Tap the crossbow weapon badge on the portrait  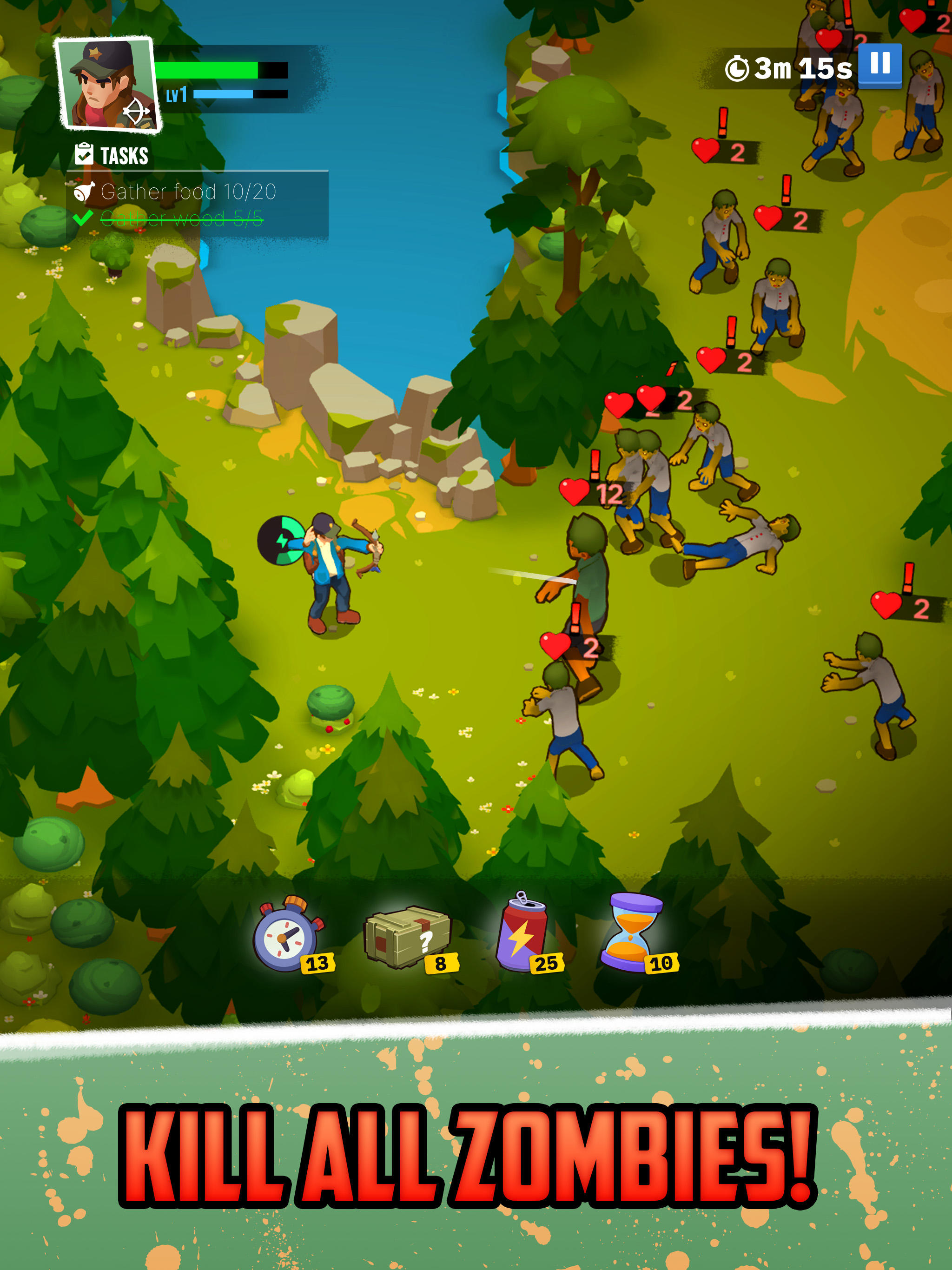pyautogui.click(x=137, y=112)
